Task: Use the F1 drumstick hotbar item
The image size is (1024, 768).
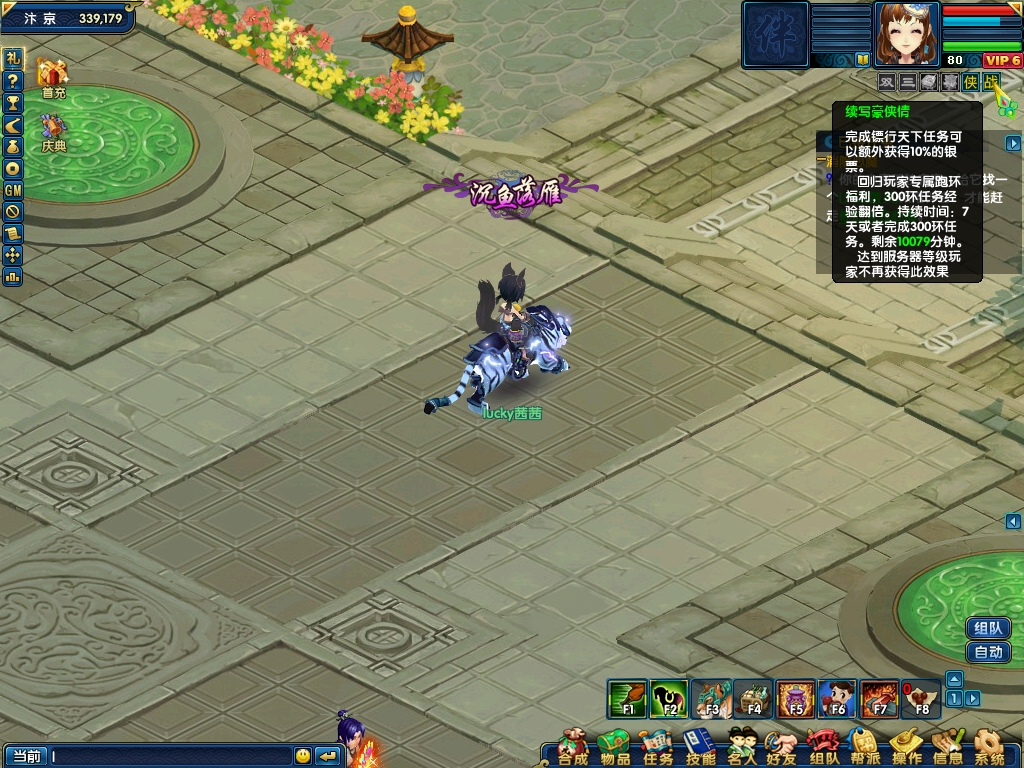Action: pyautogui.click(x=628, y=698)
